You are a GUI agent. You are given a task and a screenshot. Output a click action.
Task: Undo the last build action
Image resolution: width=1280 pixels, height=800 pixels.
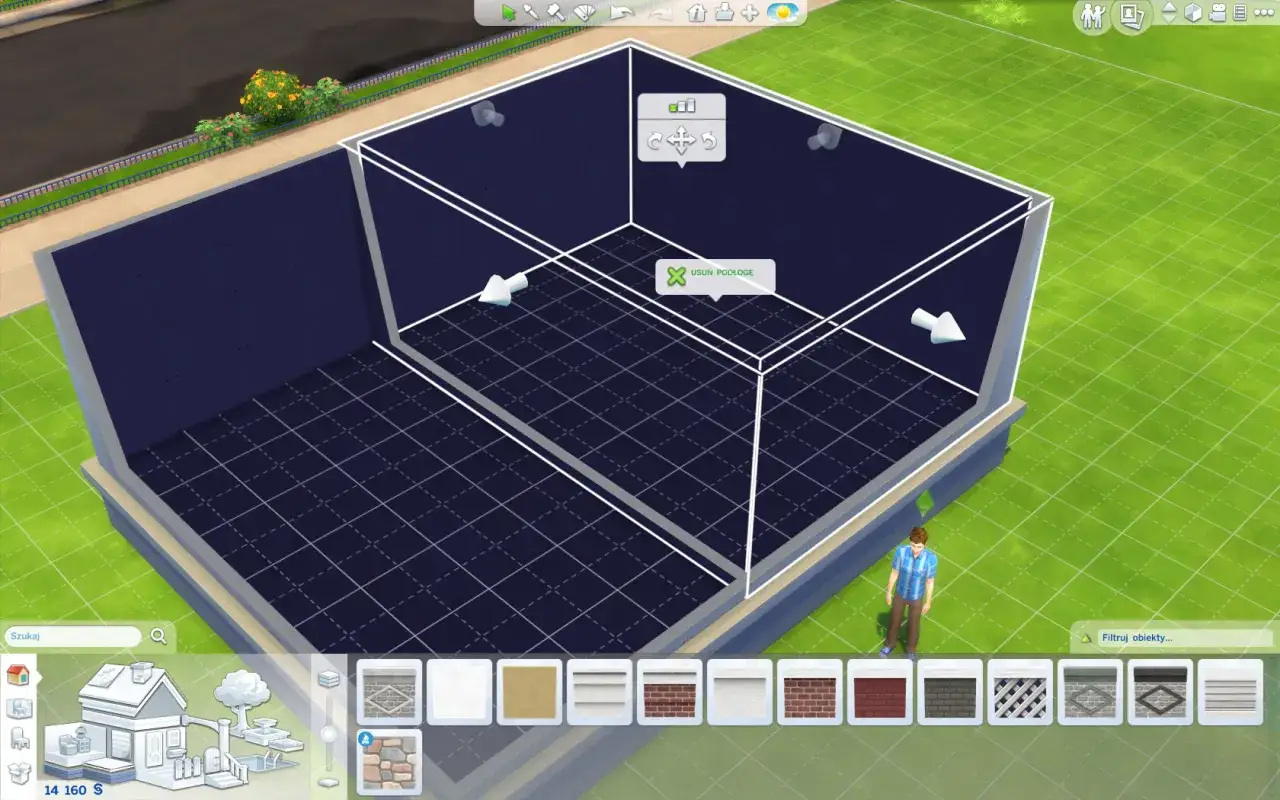620,13
